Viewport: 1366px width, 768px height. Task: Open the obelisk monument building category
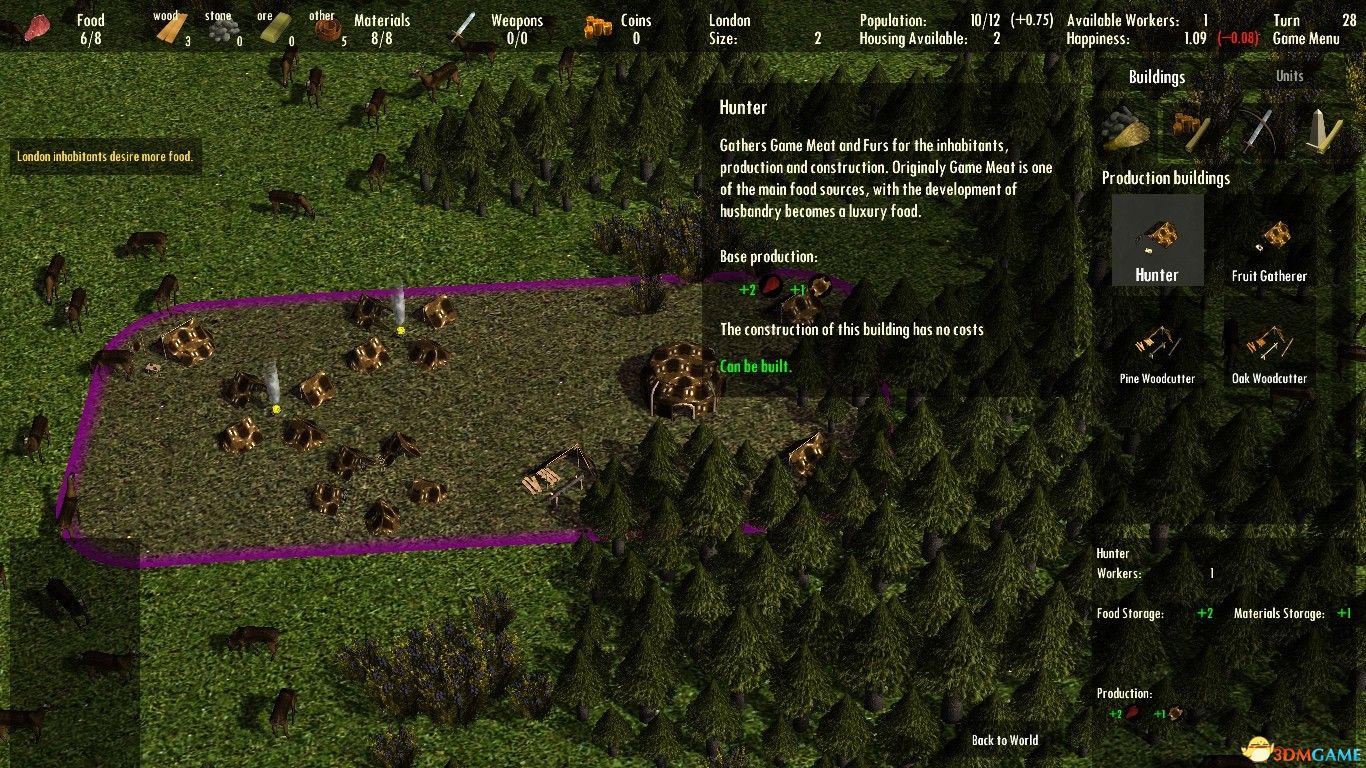tap(1321, 128)
